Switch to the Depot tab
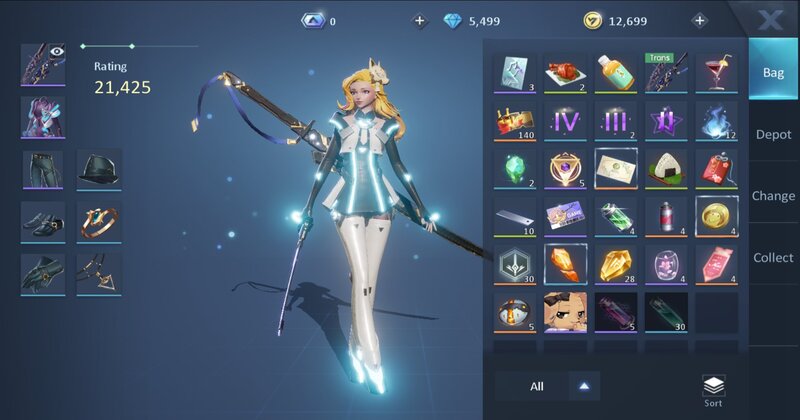 (x=773, y=134)
